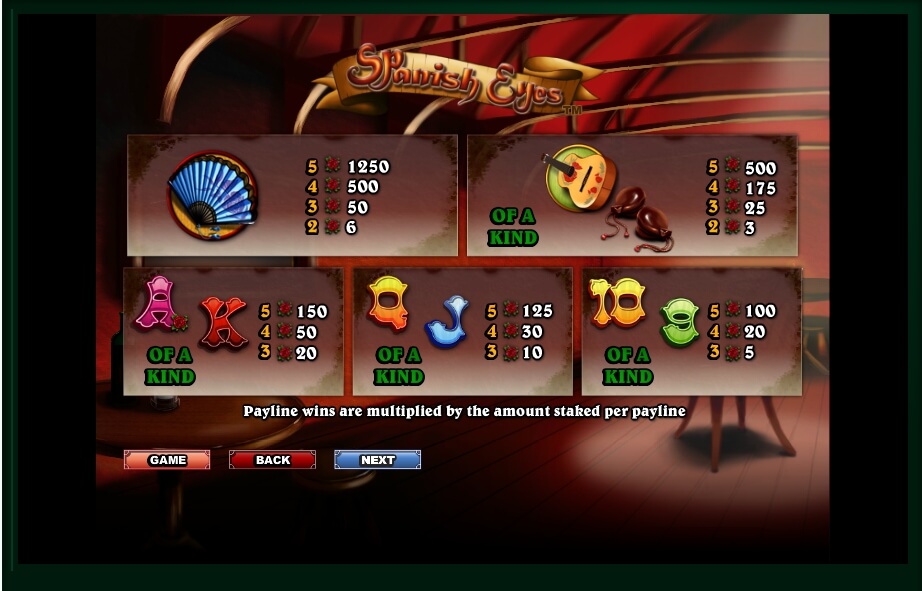Go to previous paytable page with BACK
Screen dimensions: 922x591
(272, 460)
